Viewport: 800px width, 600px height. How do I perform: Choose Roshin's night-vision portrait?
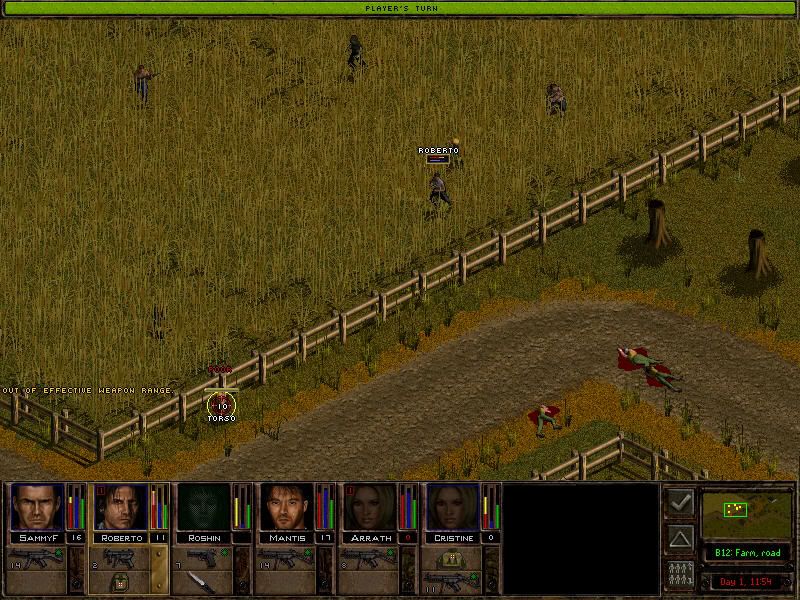point(203,507)
